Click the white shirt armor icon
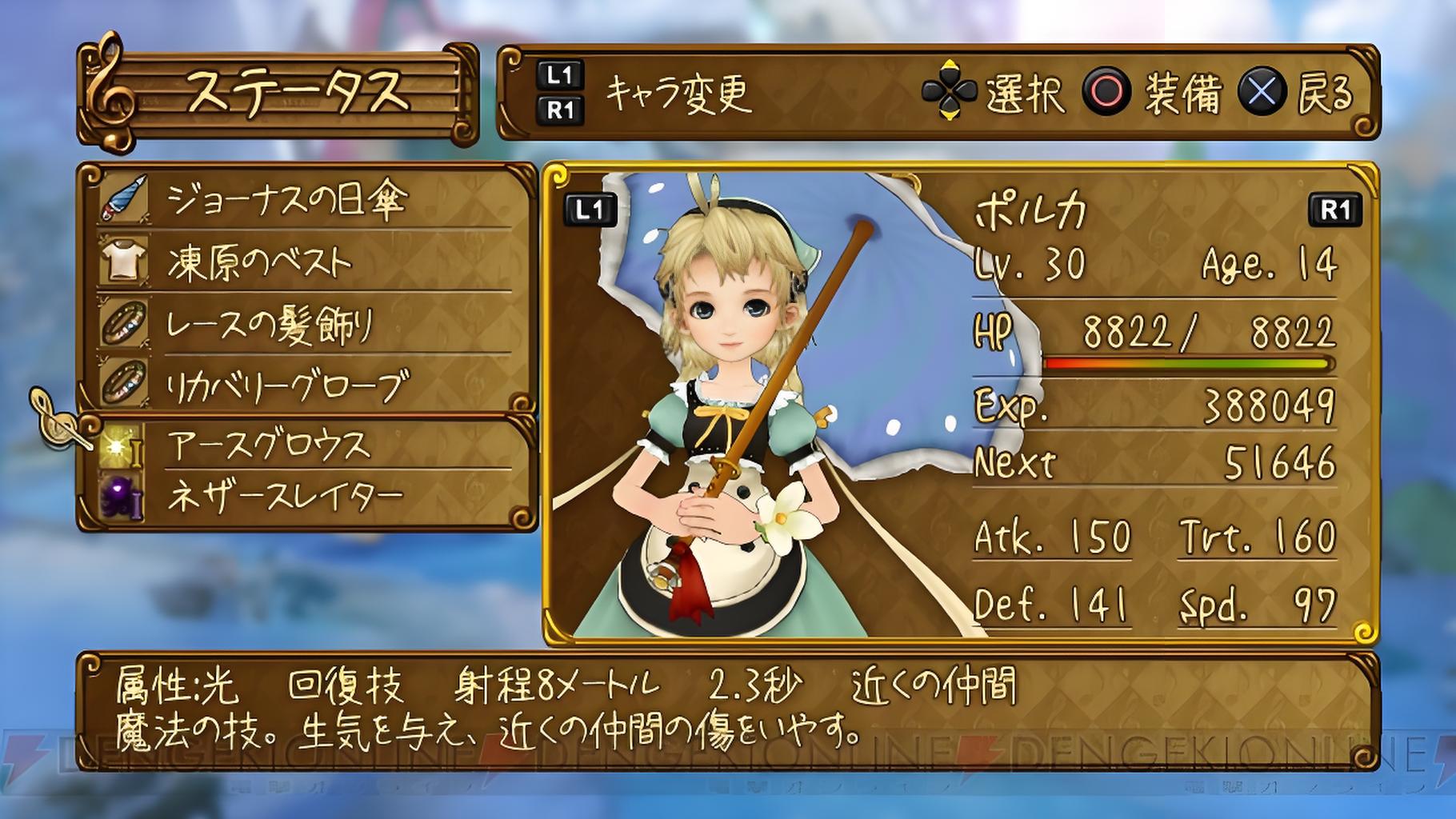Viewport: 1456px width, 819px height. pyautogui.click(x=124, y=262)
